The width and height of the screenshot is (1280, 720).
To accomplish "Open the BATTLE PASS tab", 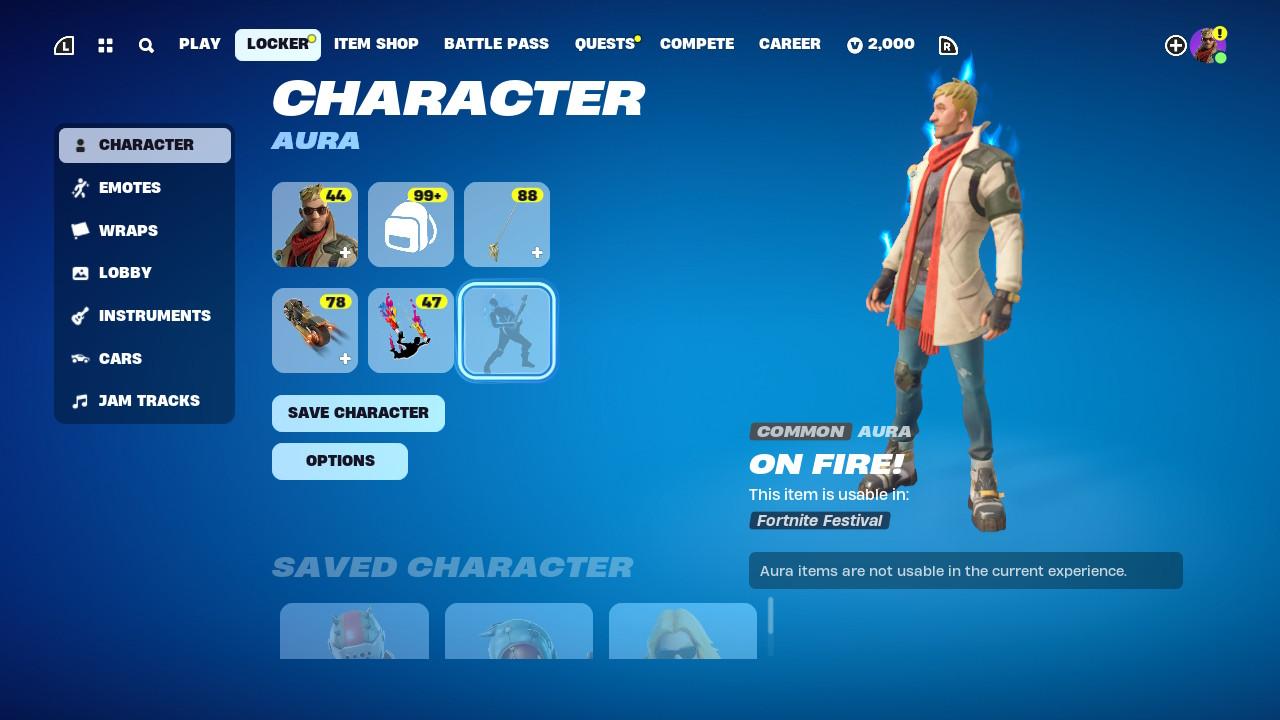I will (x=496, y=44).
